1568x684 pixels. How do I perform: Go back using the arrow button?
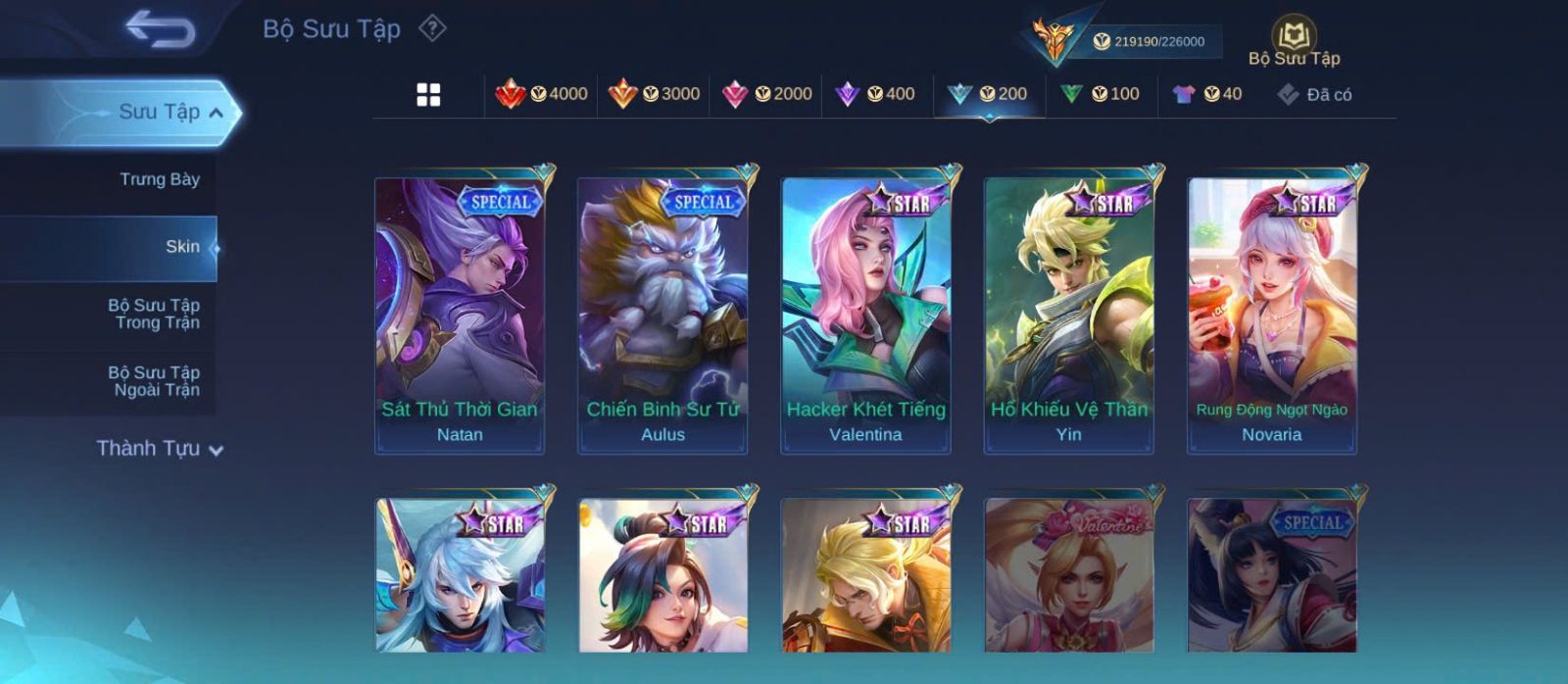coord(160,29)
